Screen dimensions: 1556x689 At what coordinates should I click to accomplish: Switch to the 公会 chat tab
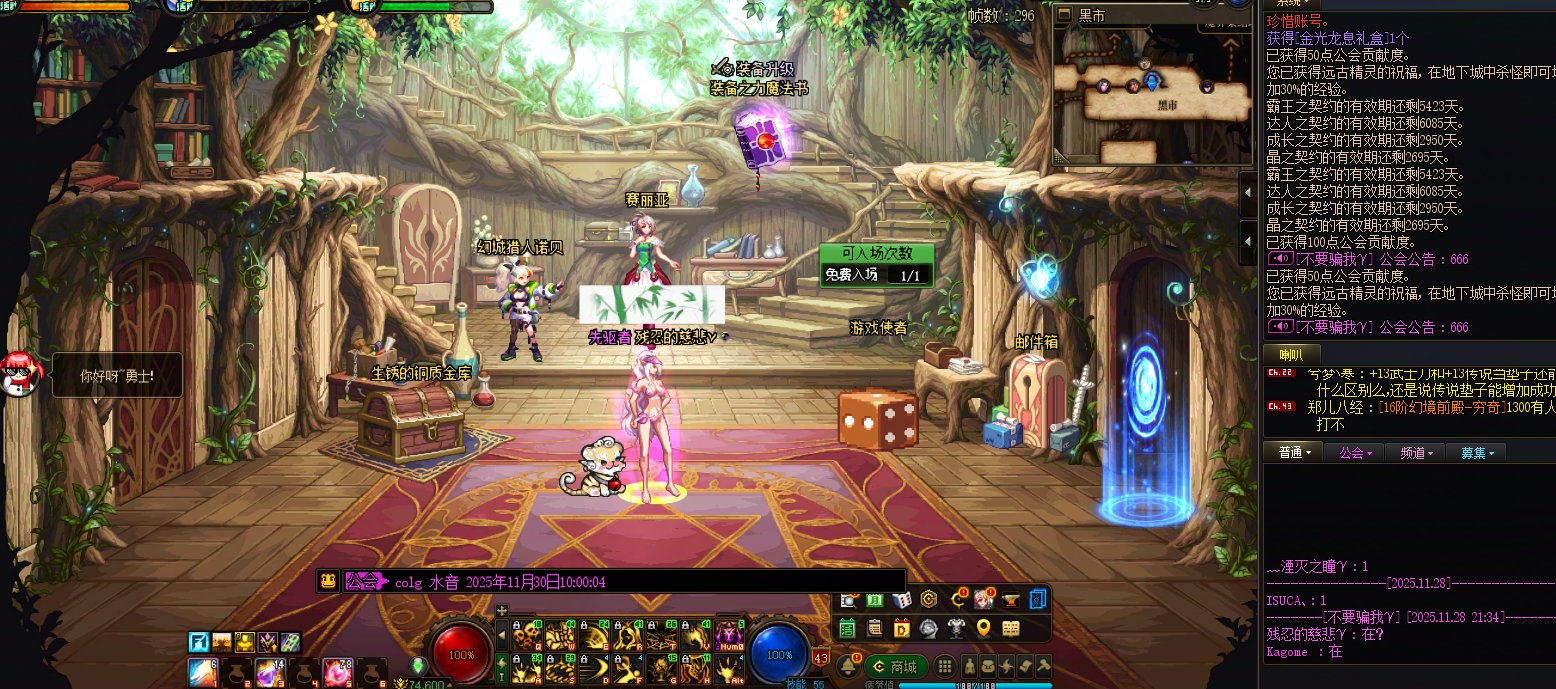point(1354,453)
